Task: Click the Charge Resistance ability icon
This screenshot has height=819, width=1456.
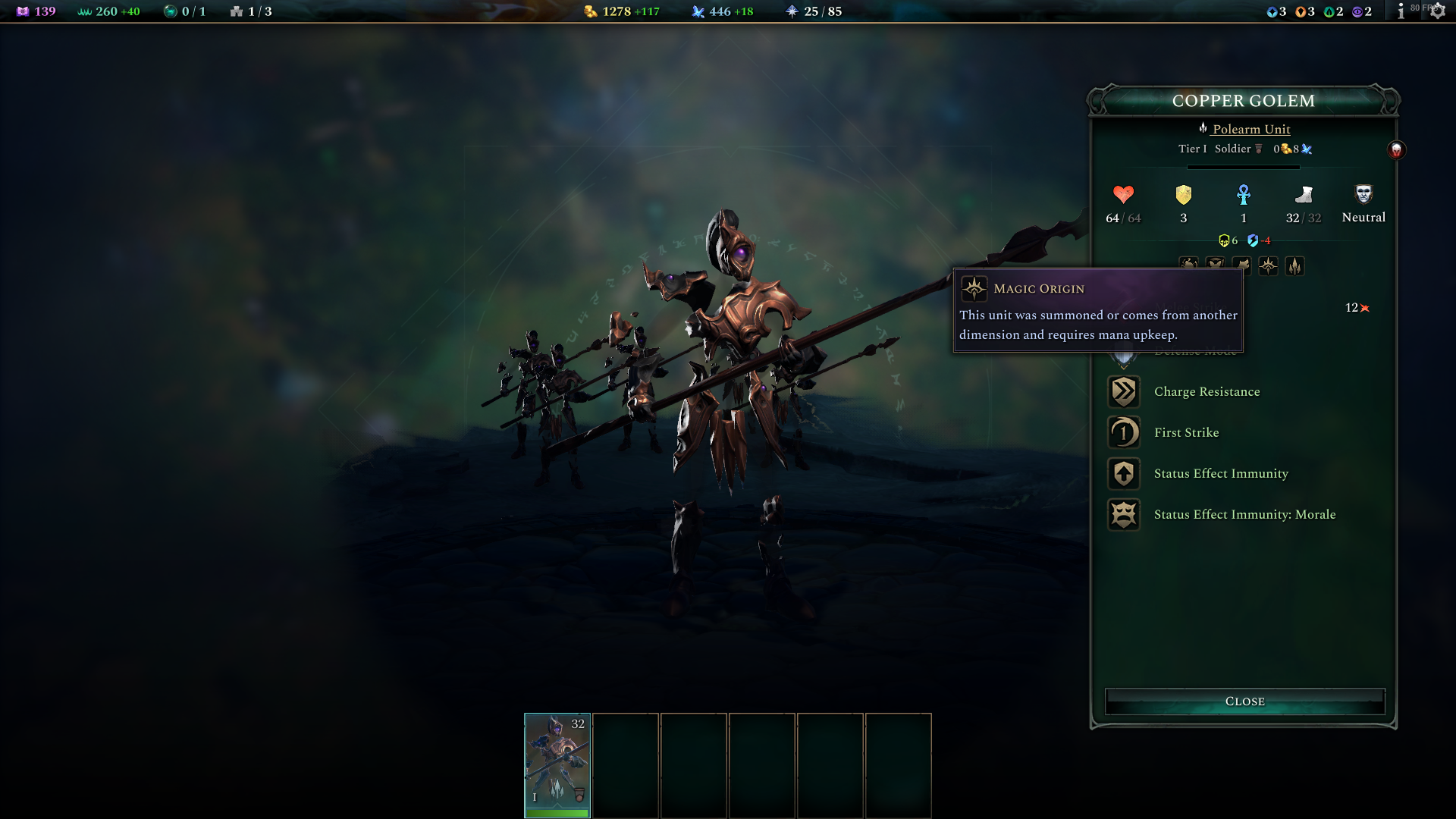Action: pos(1124,391)
